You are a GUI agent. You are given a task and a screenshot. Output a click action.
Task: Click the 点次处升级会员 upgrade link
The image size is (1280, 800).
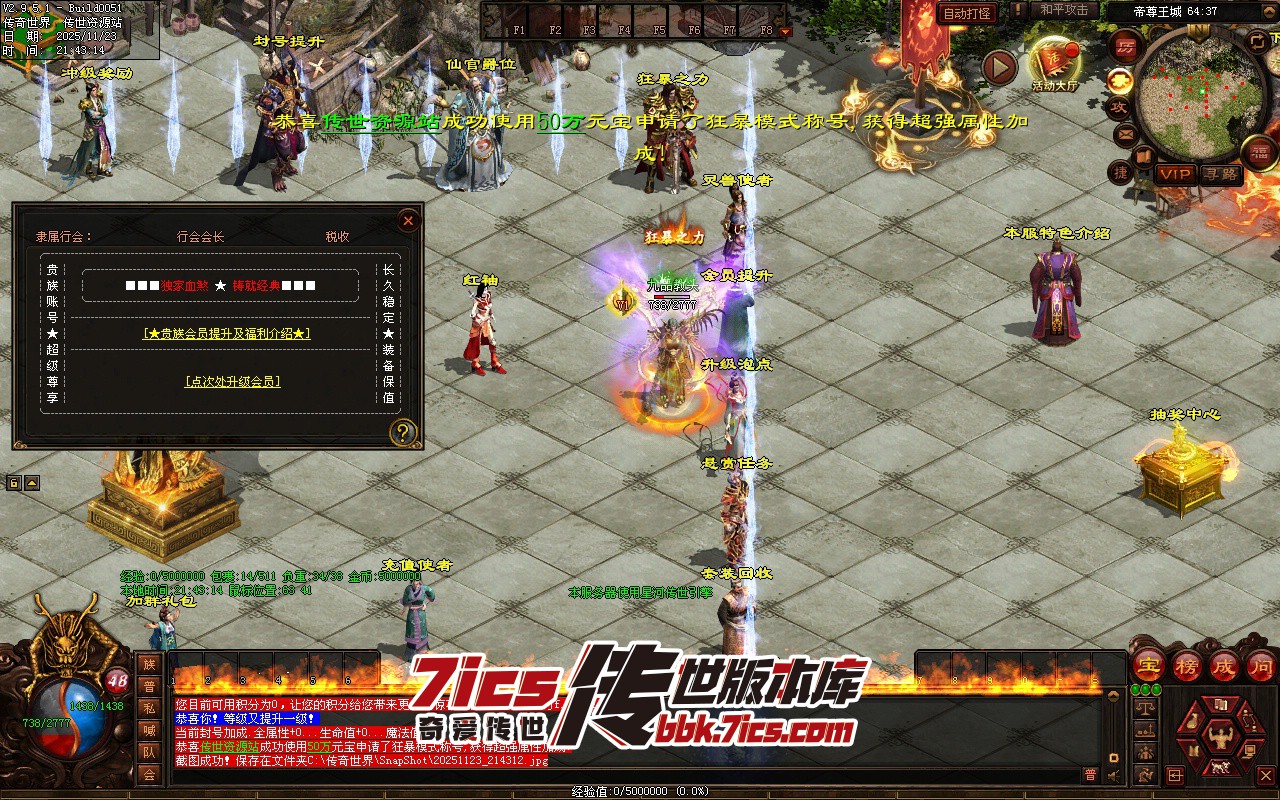(233, 381)
